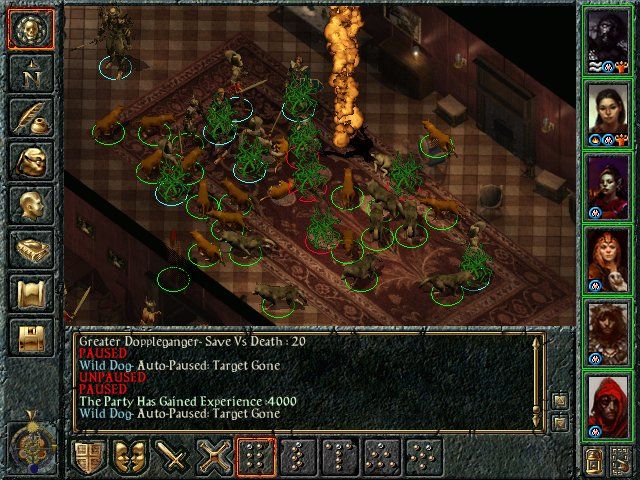Open the area map with the compass button
The width and height of the screenshot is (640, 480).
coord(28,74)
